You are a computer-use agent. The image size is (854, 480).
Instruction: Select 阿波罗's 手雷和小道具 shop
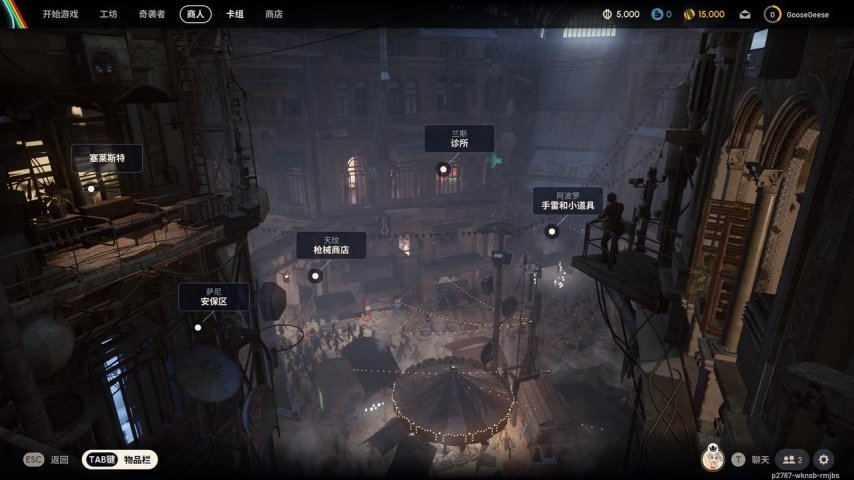pyautogui.click(x=567, y=200)
